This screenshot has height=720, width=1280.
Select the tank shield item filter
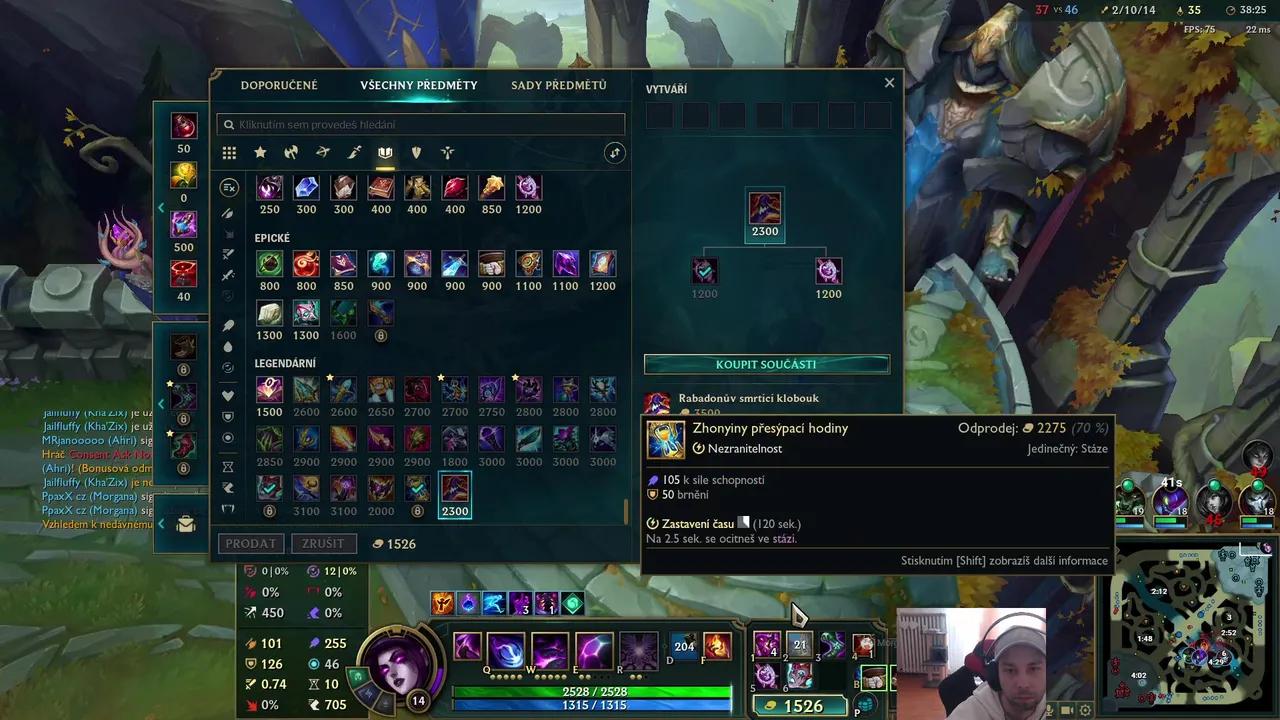(416, 152)
